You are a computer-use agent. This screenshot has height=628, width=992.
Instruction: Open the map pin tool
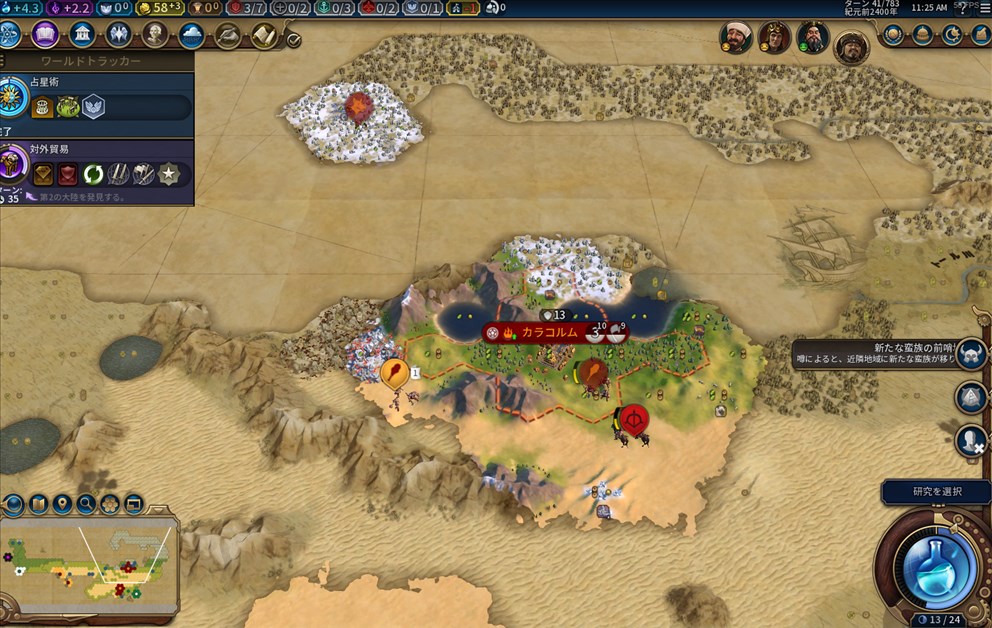[63, 503]
